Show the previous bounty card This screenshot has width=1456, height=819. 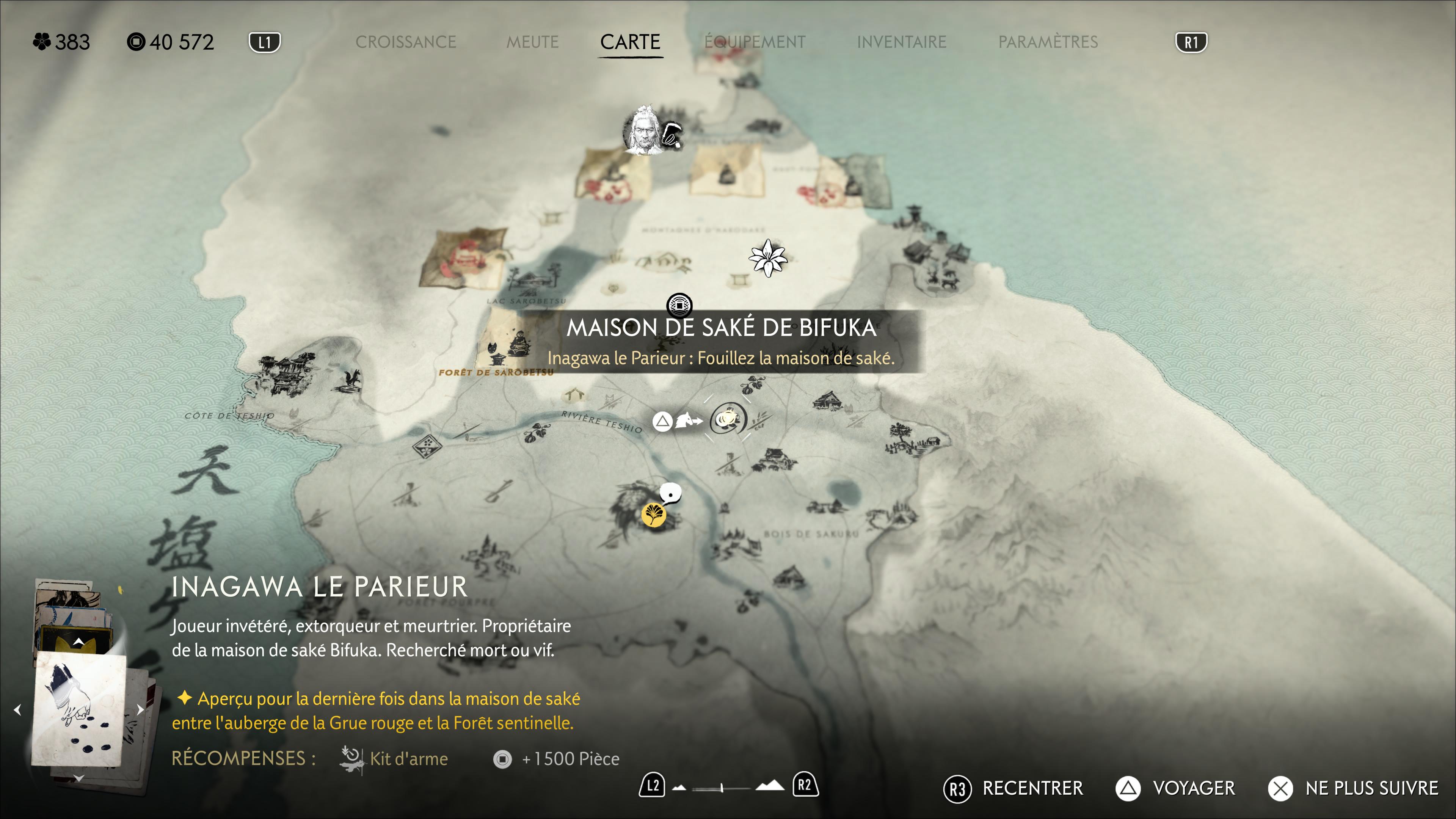(17, 710)
